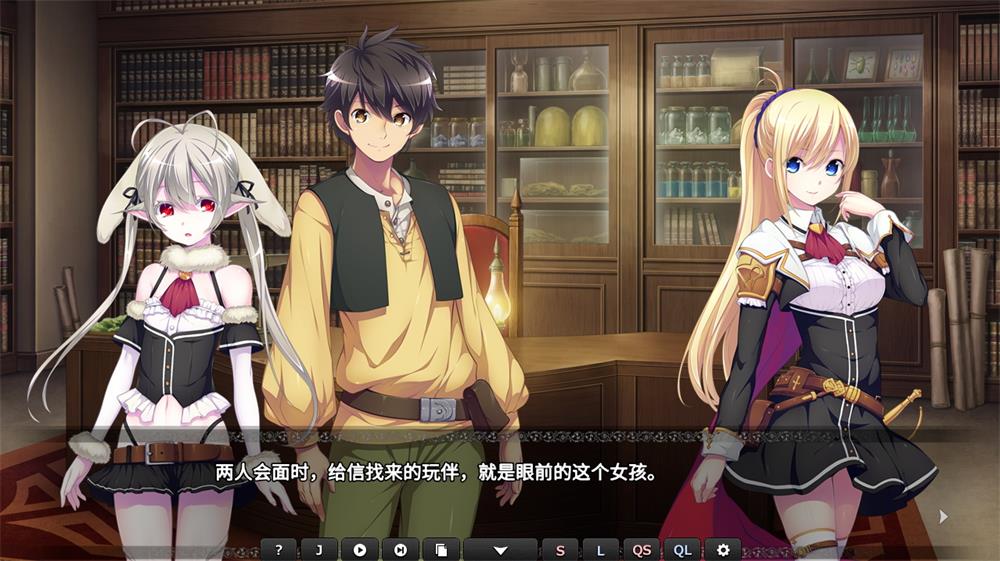Quick save using the QS button

(641, 549)
